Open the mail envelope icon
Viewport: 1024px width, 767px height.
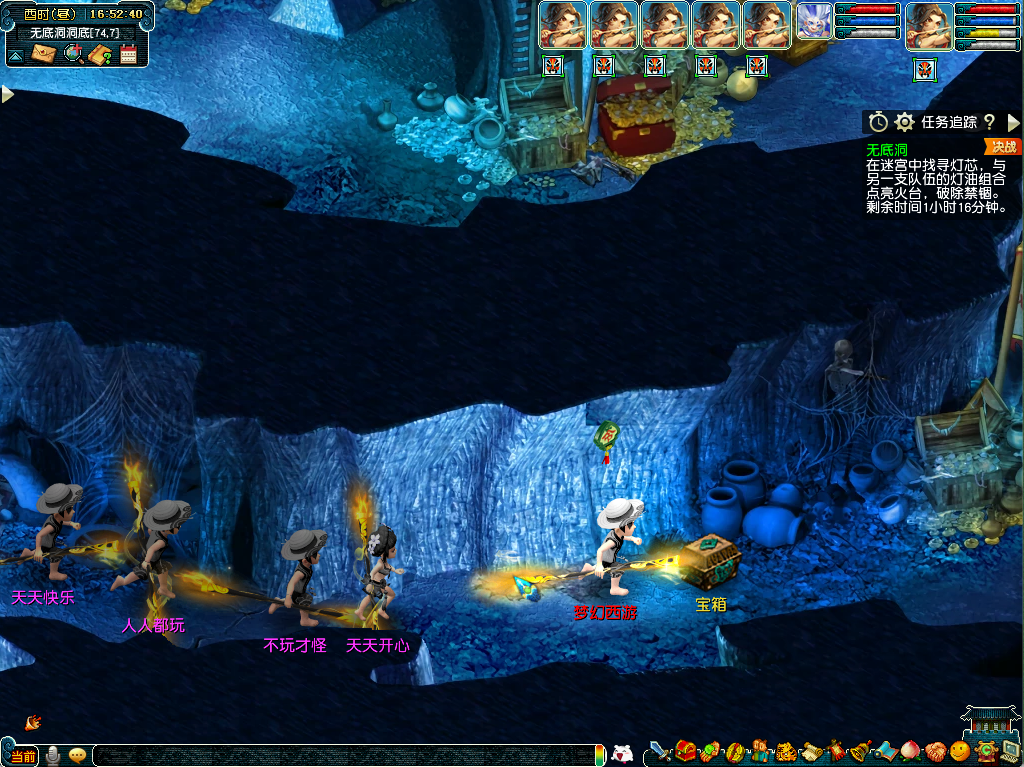pyautogui.click(x=43, y=54)
